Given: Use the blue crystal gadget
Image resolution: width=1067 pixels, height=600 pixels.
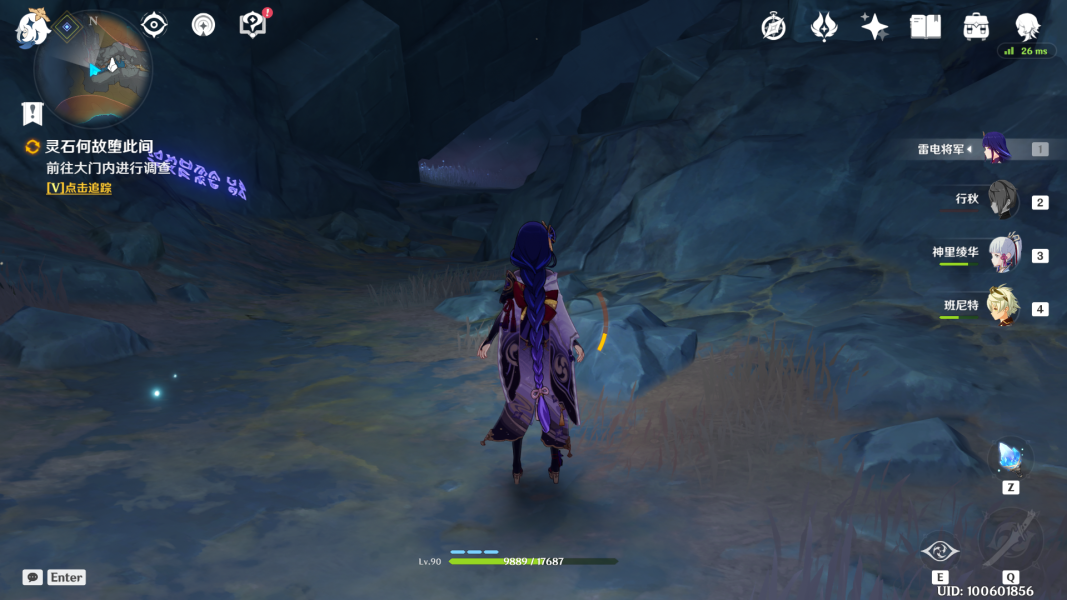Looking at the screenshot, I should (1010, 459).
